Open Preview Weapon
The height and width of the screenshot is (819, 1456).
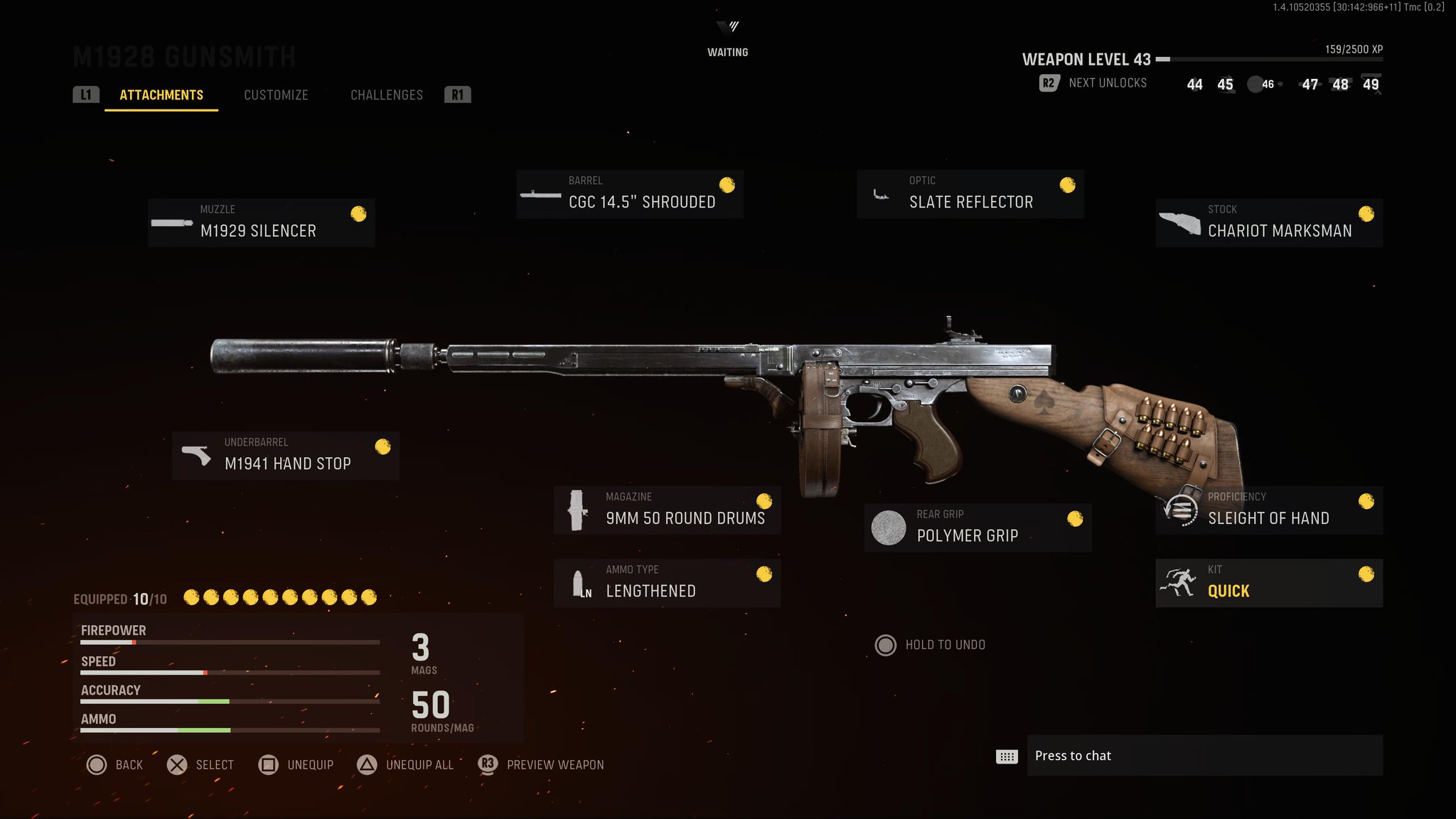[x=541, y=765]
